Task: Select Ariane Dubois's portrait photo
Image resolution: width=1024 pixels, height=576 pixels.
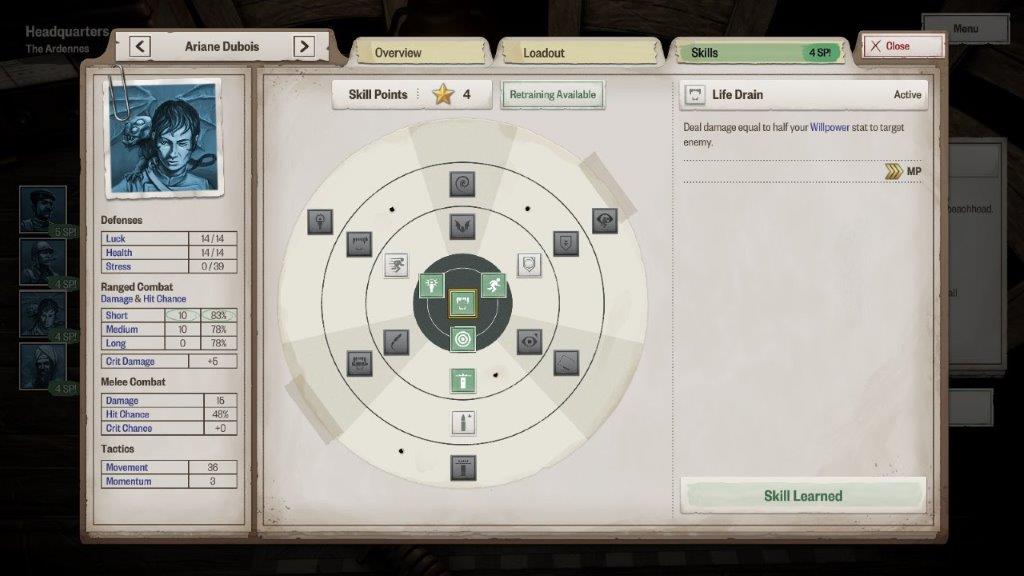Action: [x=165, y=137]
